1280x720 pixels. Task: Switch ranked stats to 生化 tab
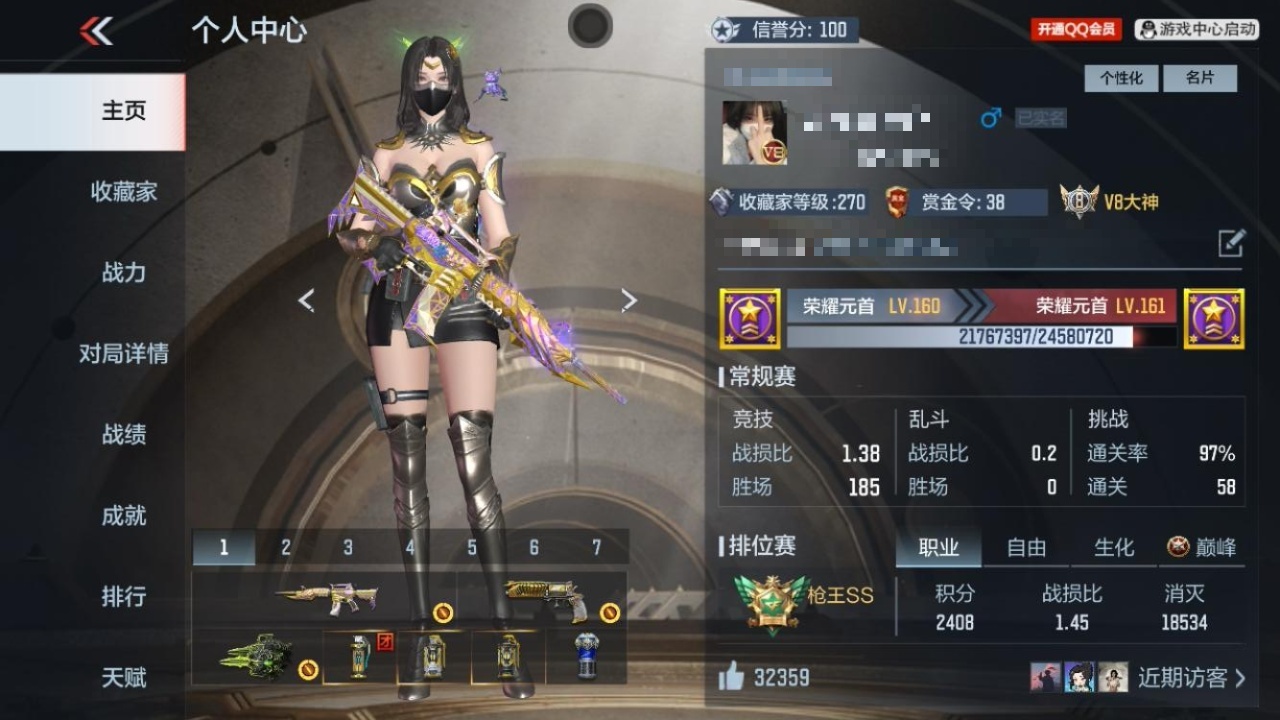click(x=1114, y=547)
